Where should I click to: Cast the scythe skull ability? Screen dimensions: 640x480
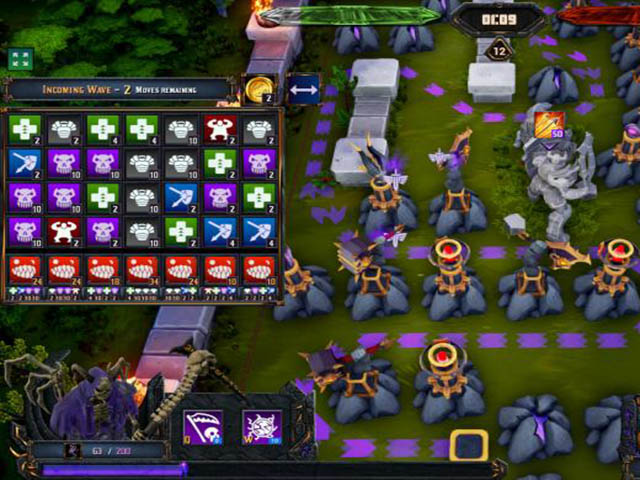[201, 427]
